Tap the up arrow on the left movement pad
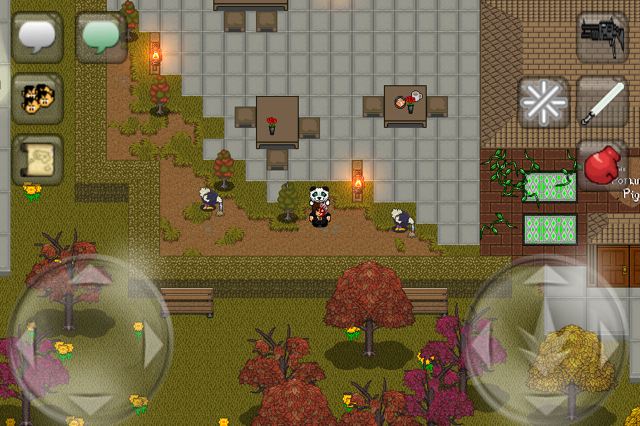Image resolution: width=640 pixels, height=426 pixels. click(x=91, y=275)
